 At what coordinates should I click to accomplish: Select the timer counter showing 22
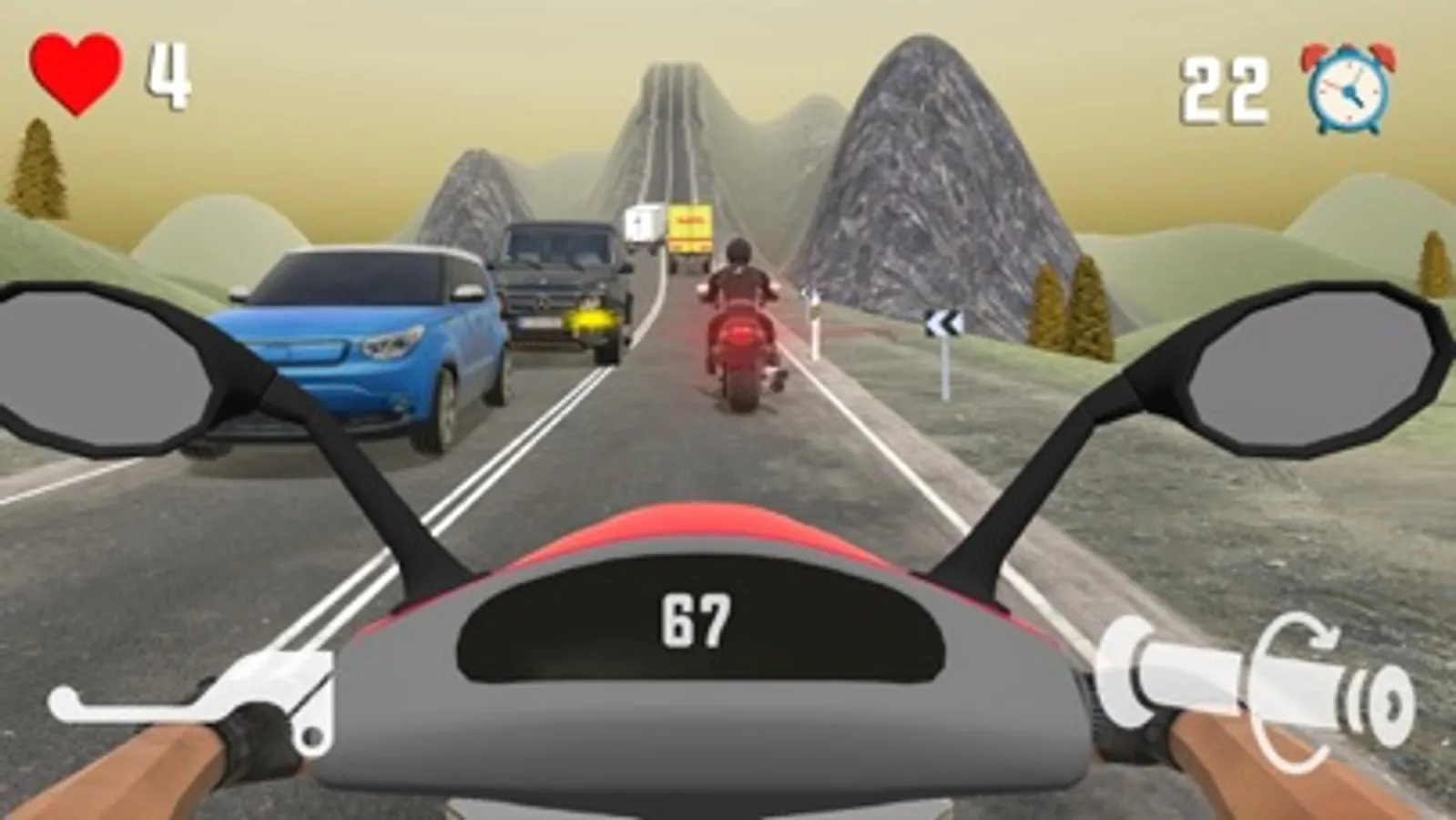point(1225,87)
